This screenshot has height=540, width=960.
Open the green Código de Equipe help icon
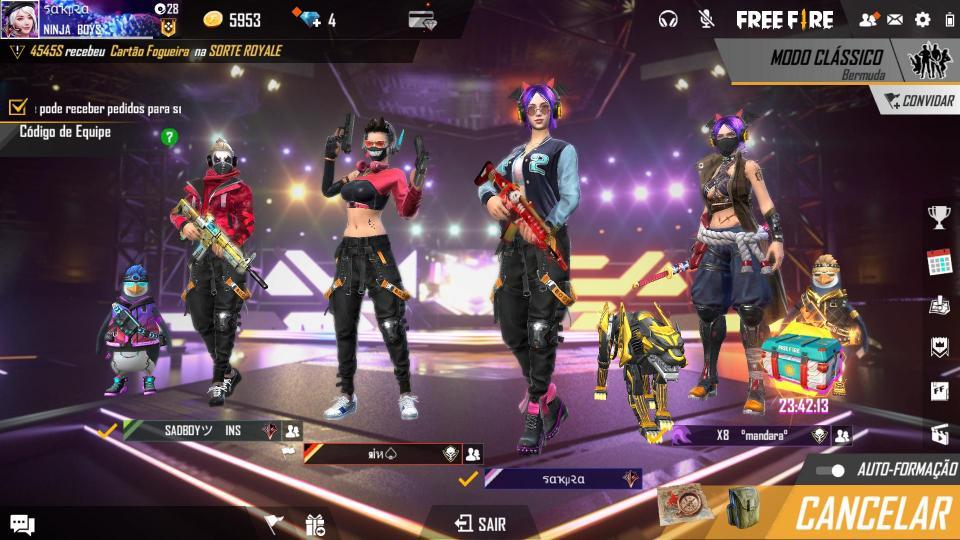tap(169, 137)
